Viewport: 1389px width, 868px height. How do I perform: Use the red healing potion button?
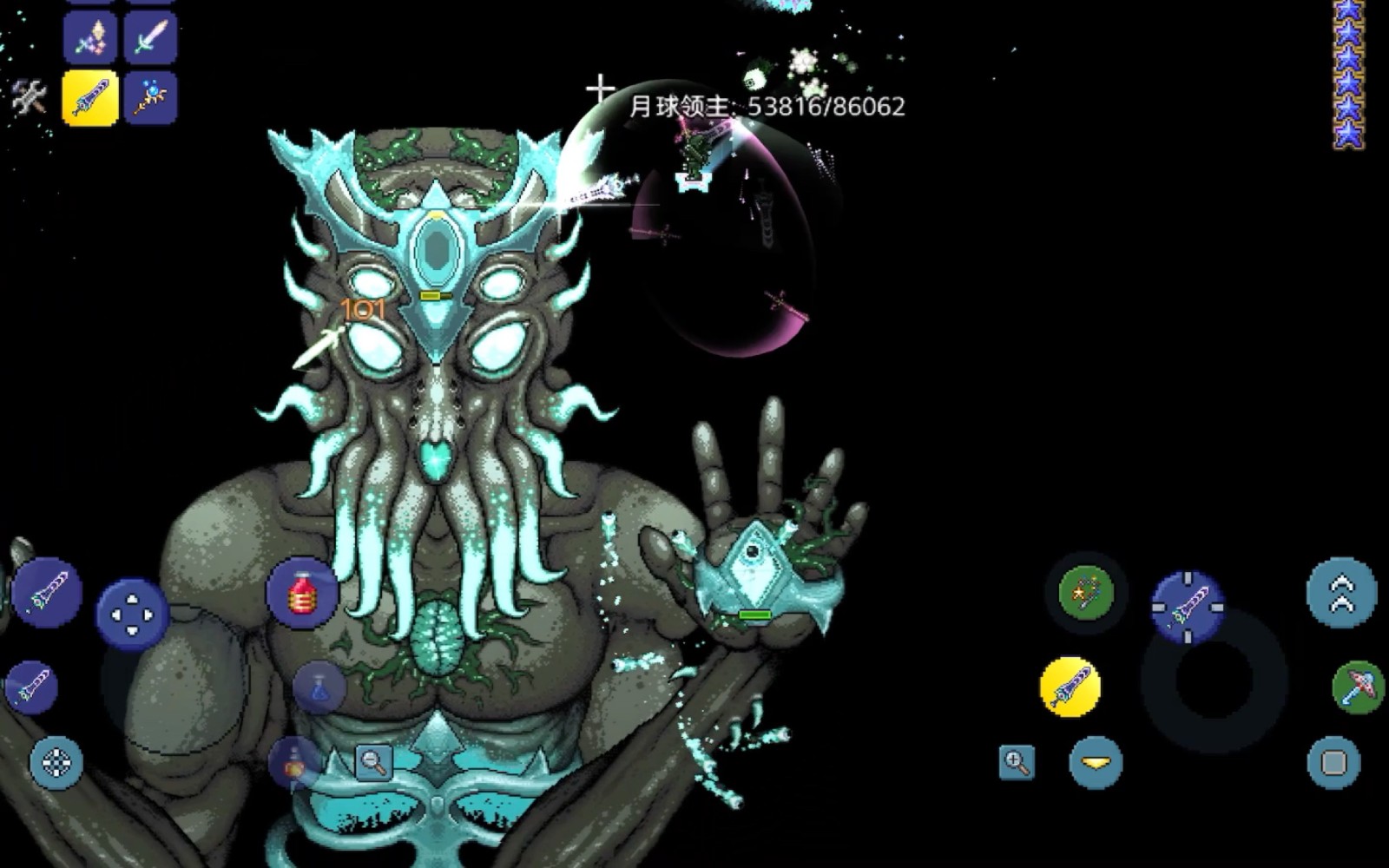tap(301, 593)
